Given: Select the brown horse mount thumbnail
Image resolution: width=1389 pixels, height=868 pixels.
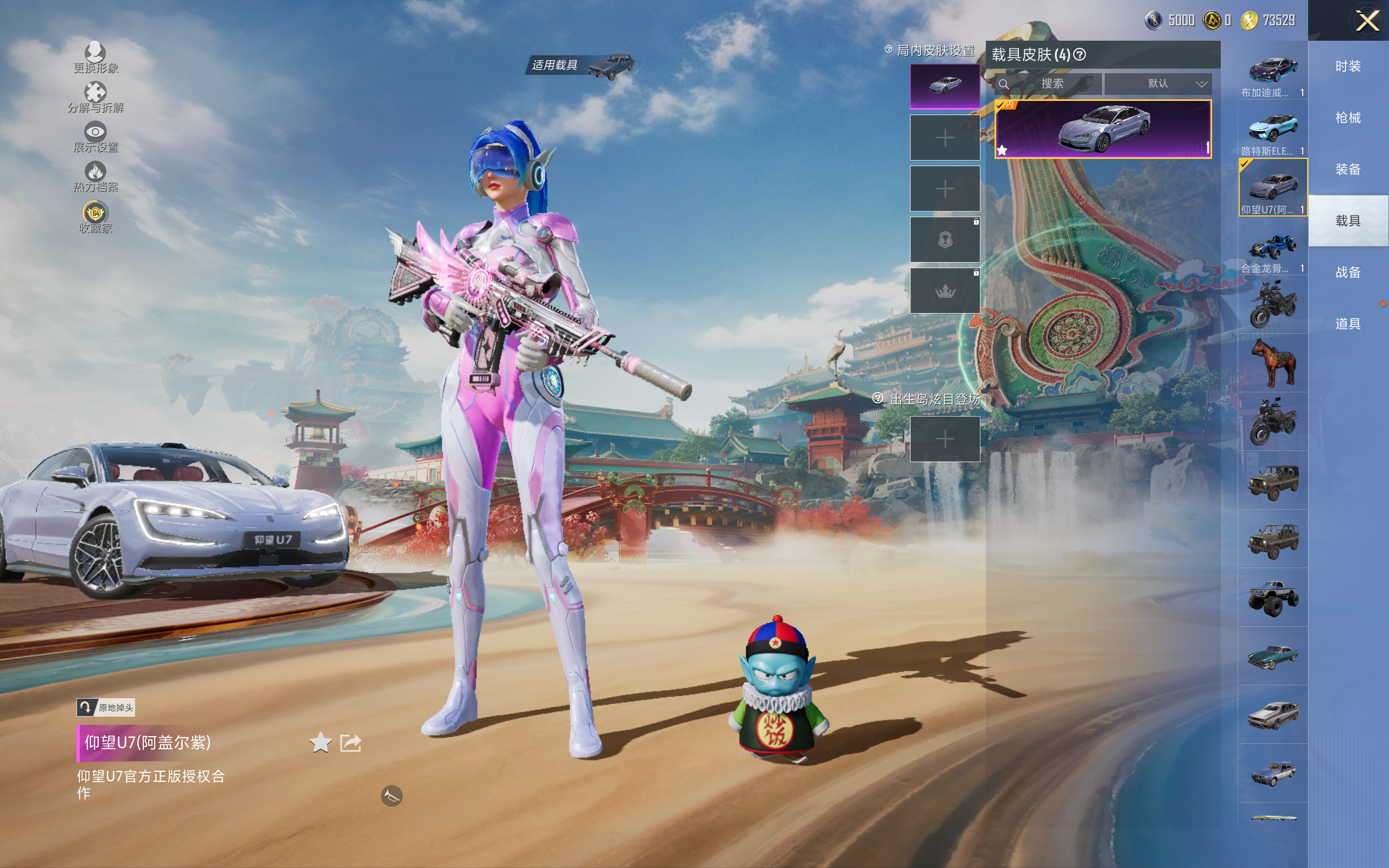Looking at the screenshot, I should [1272, 363].
